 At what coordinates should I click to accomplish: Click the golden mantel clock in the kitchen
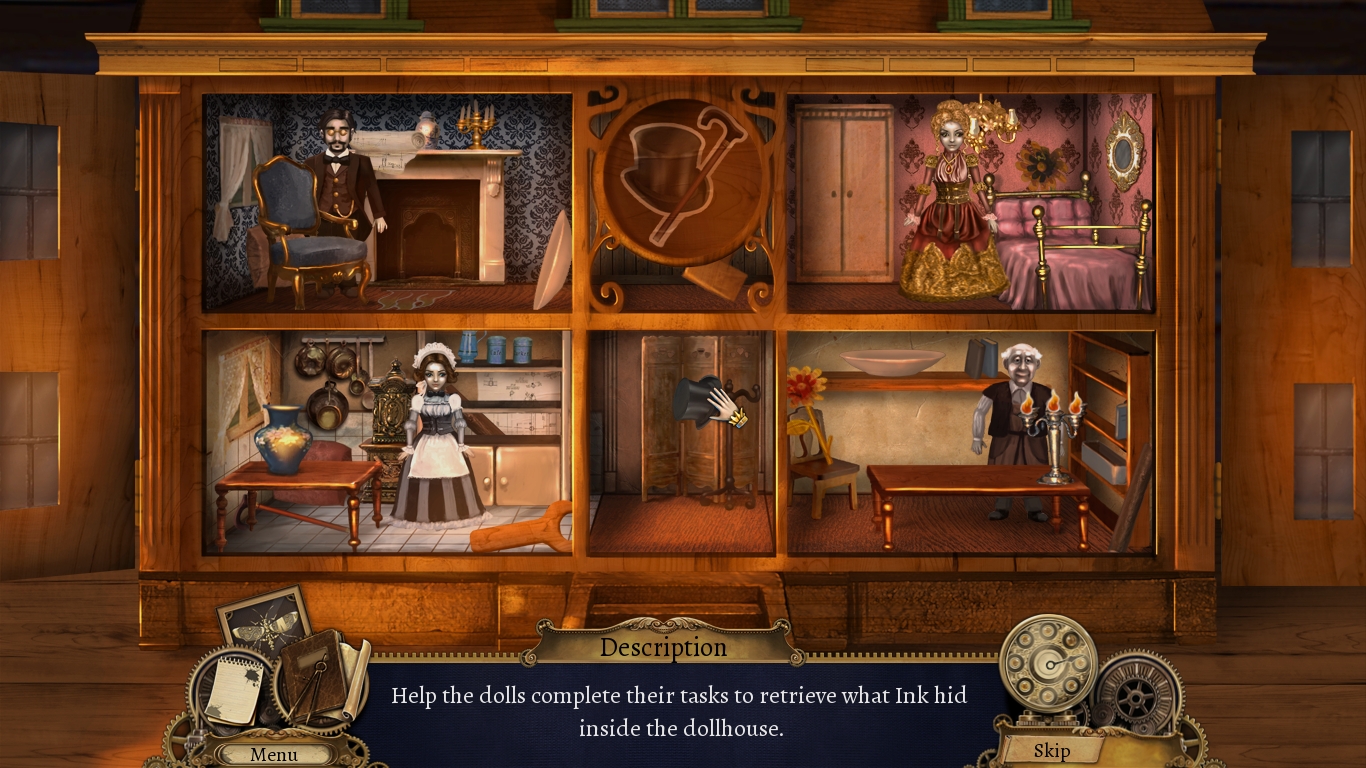390,410
